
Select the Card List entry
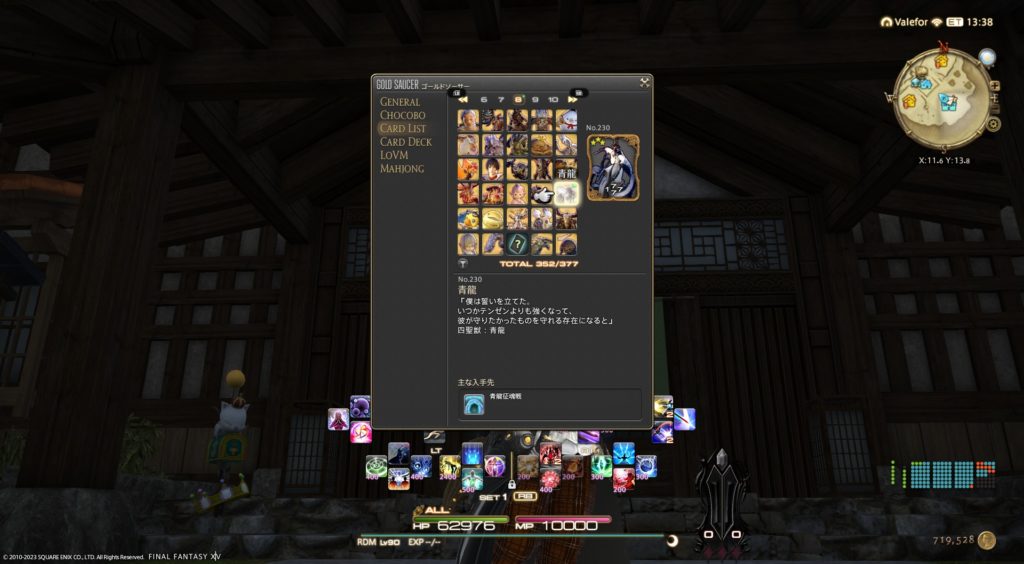pos(402,129)
